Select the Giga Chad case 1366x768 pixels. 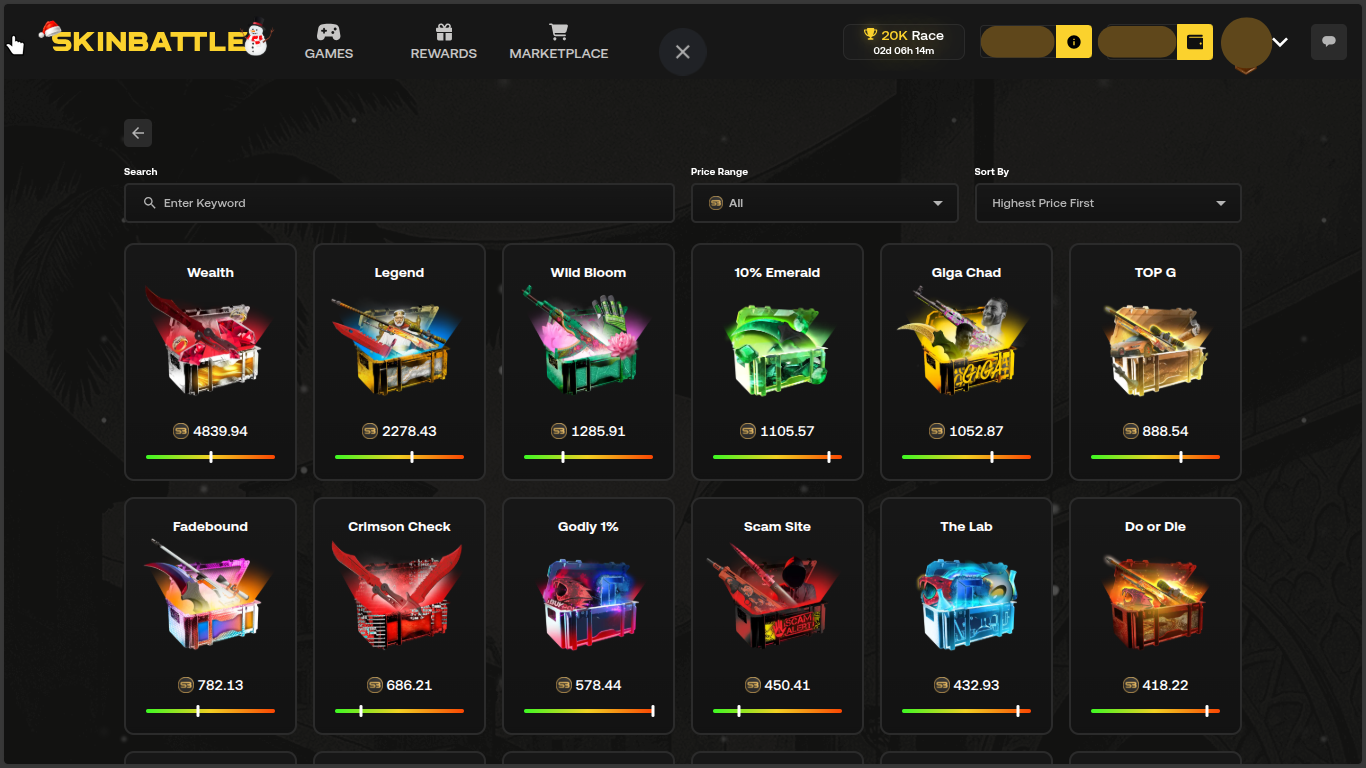[x=966, y=361]
